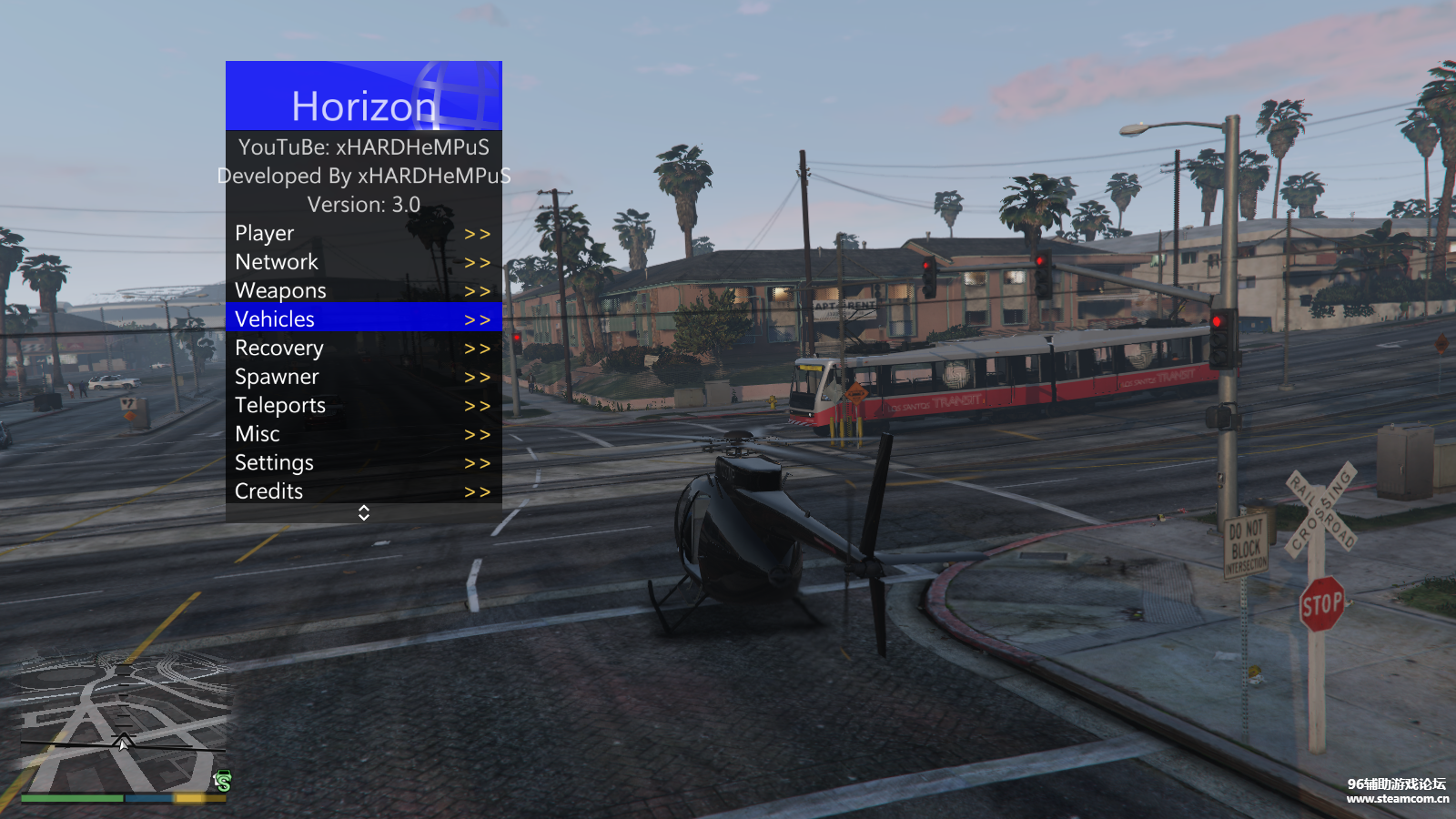Choose the highlighted Vehicles entry
Image resolution: width=1456 pixels, height=819 pixels.
363,319
